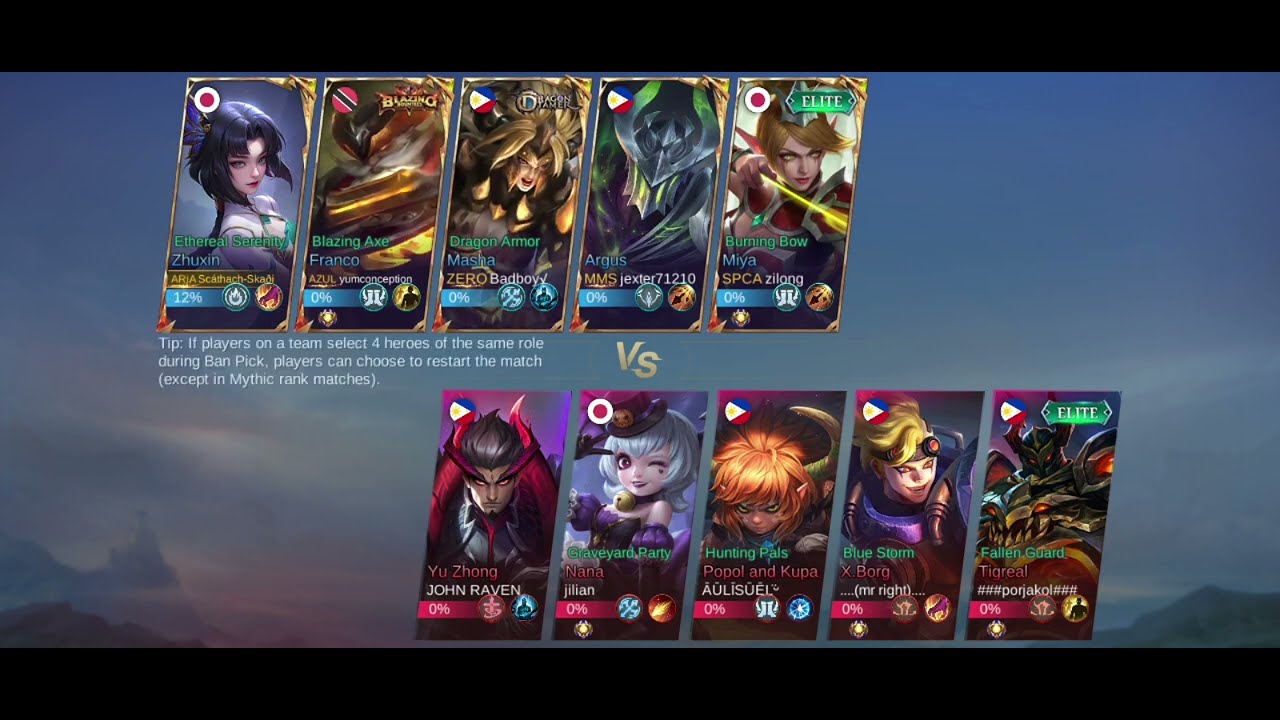
Task: Choose Nana's Graveyard Party card
Action: click(630, 510)
